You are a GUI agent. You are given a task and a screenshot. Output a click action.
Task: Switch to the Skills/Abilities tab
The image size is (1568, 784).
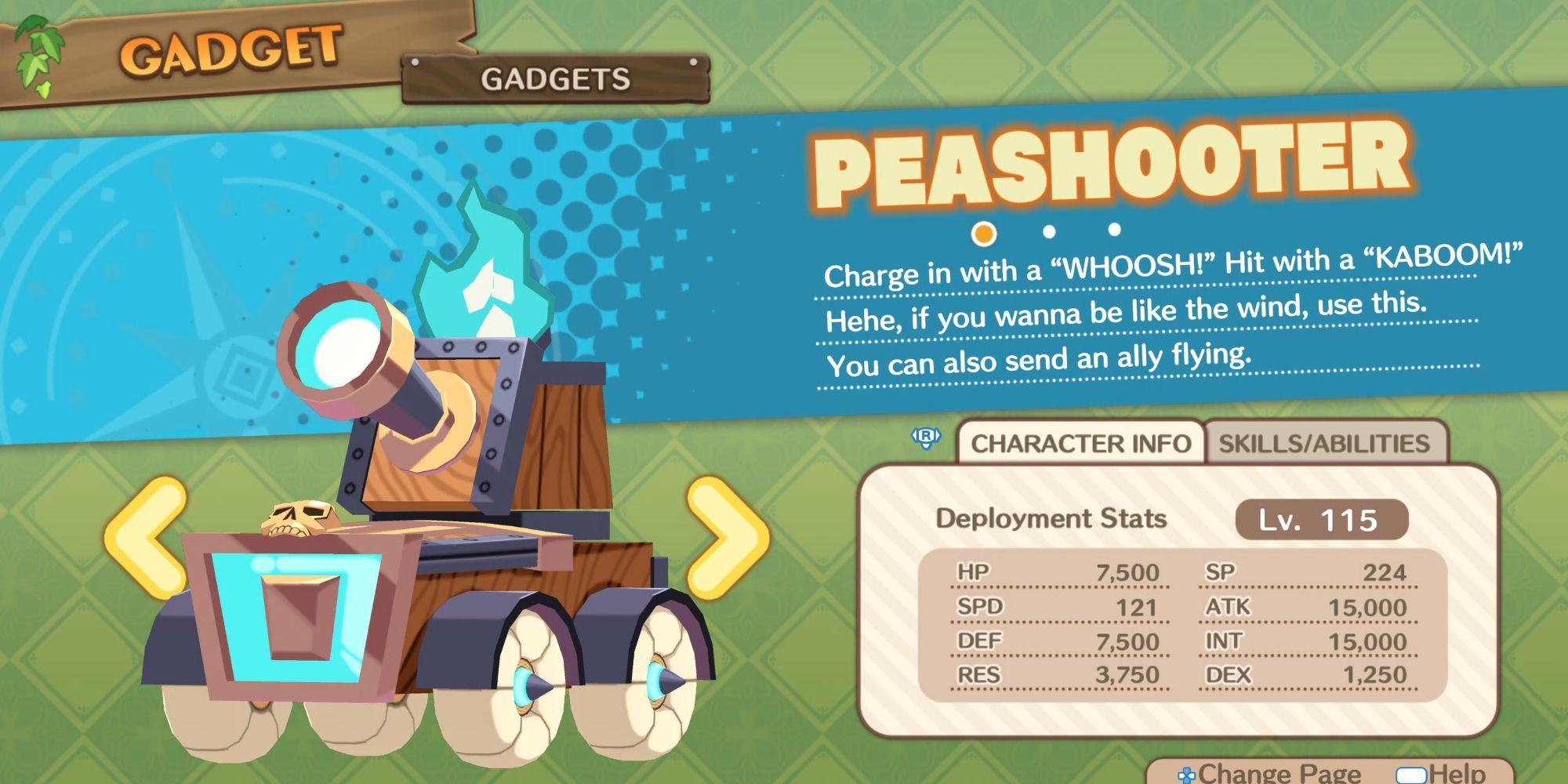pyautogui.click(x=1323, y=443)
